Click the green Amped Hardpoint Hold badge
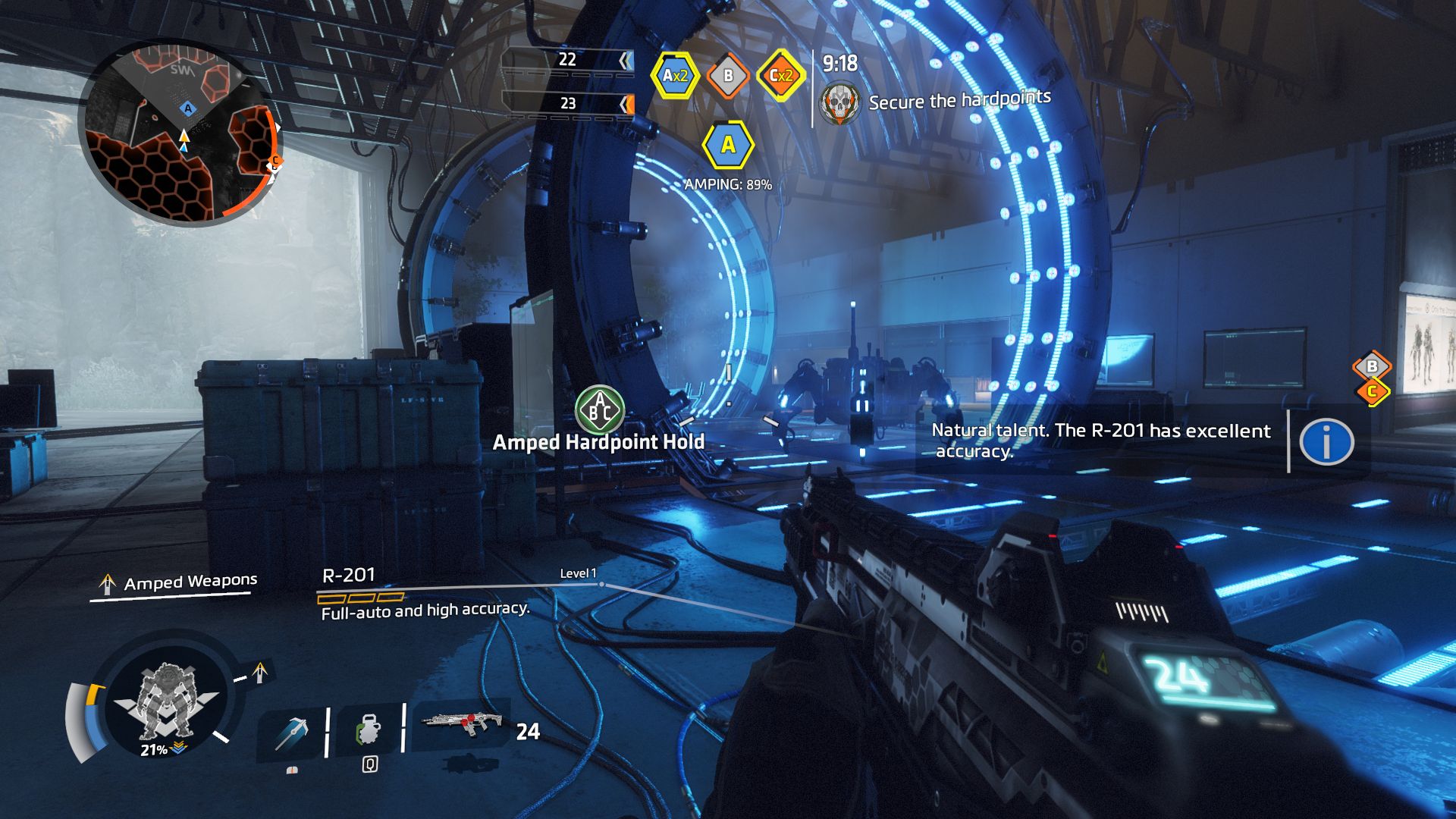Viewport: 1456px width, 819px height. 599,410
